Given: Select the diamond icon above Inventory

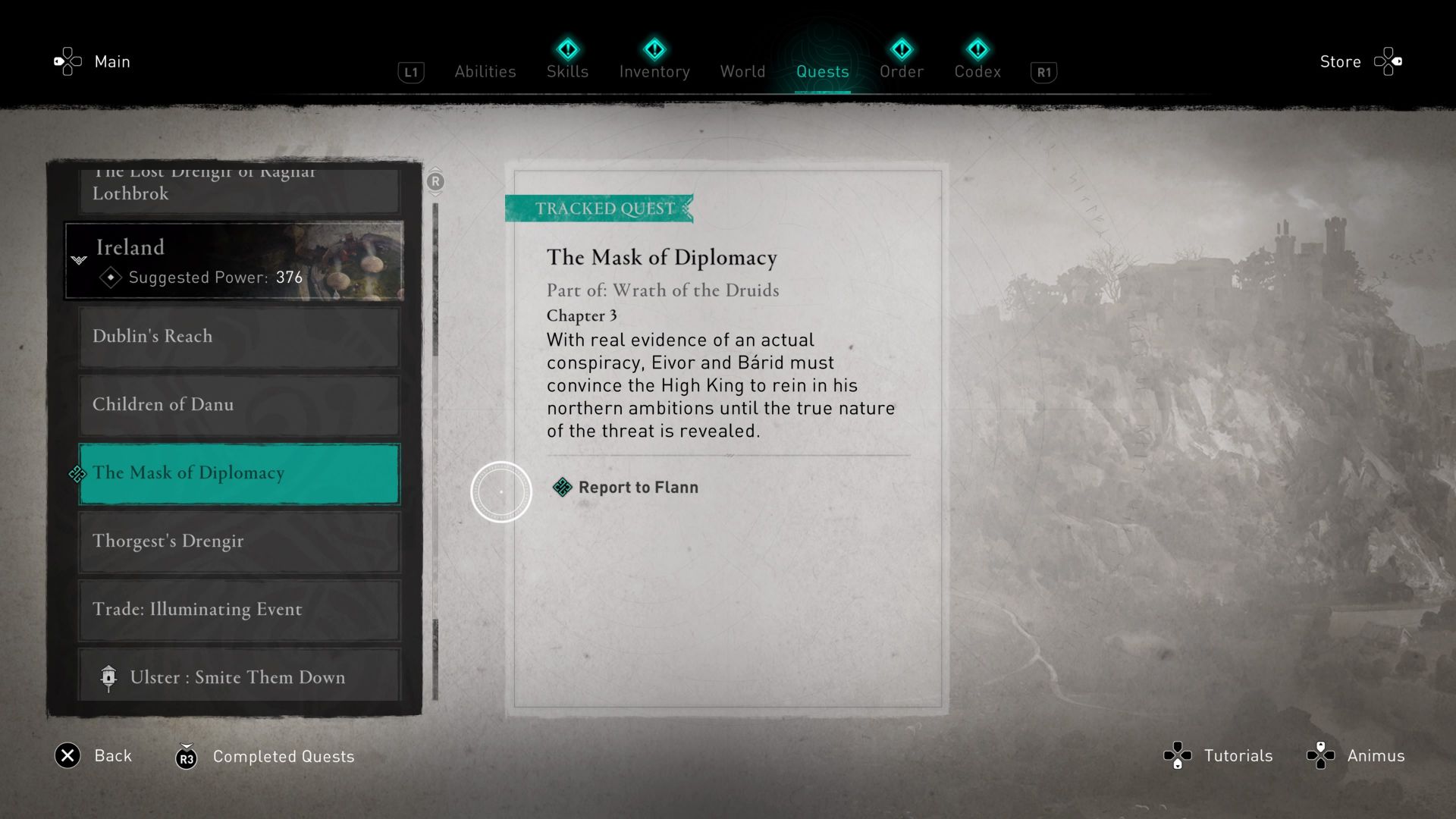Looking at the screenshot, I should click(654, 49).
